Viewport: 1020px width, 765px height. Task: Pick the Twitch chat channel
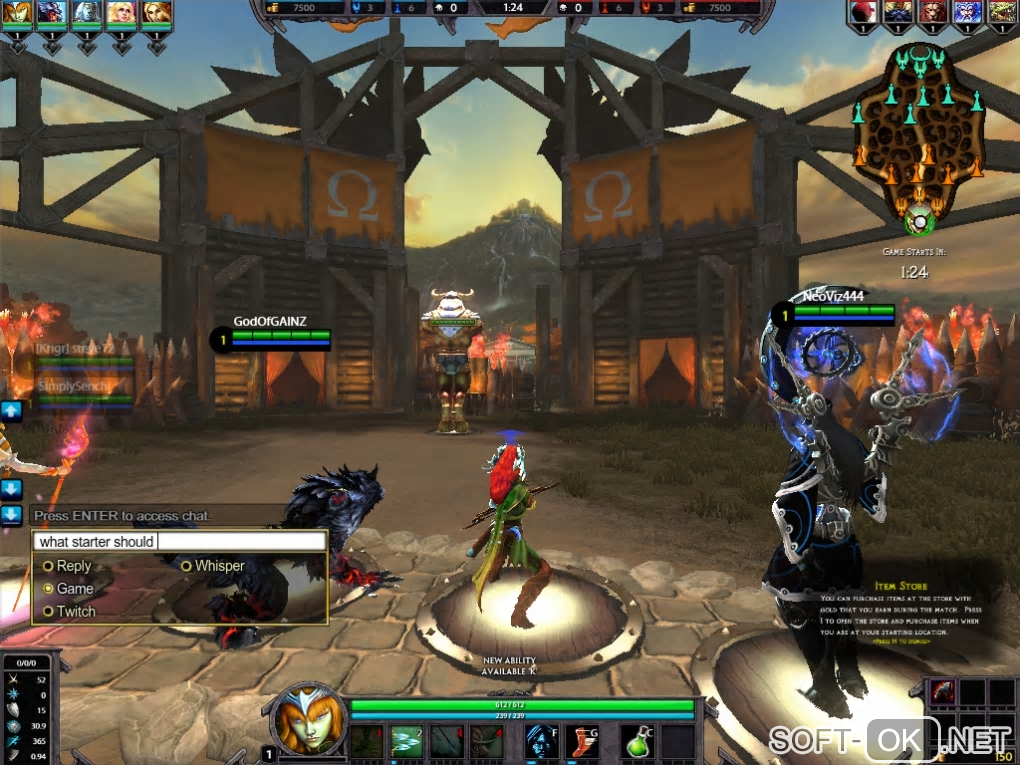pos(48,611)
